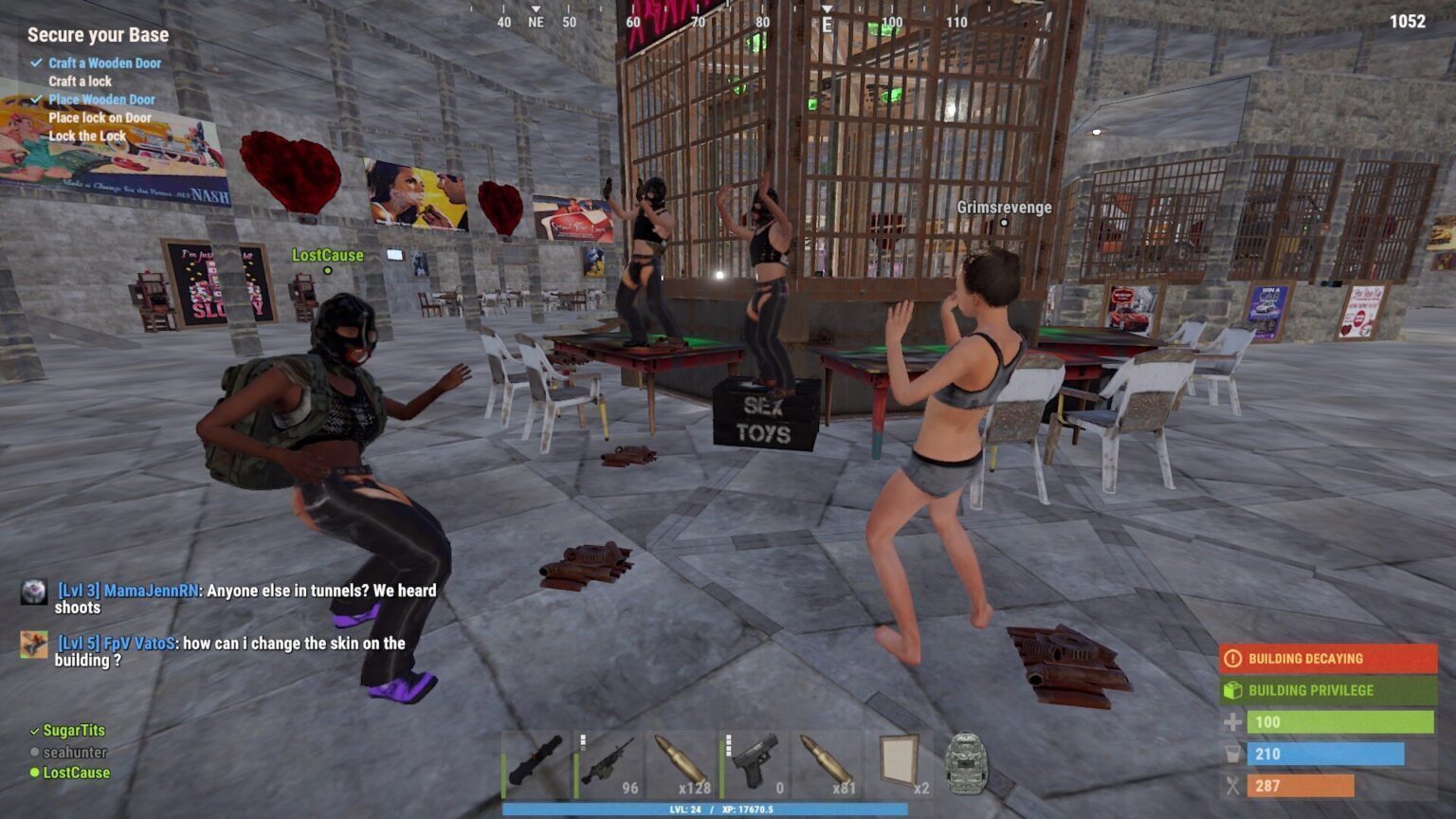Click MamaJennRN's chat message

[245, 598]
